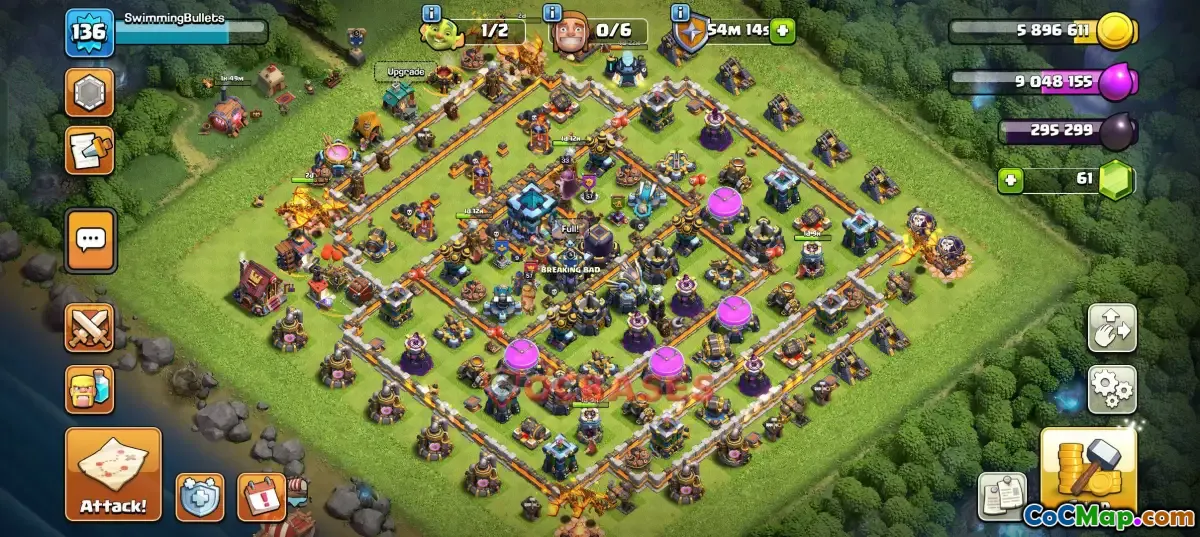
Task: Open the chat speech bubble panel
Action: coord(90,240)
